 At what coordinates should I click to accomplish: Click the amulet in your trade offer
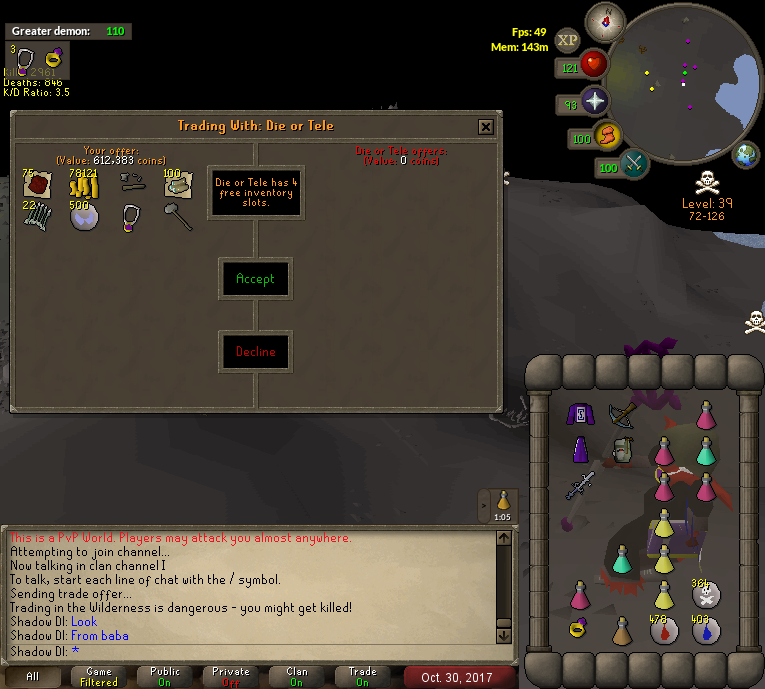point(132,217)
